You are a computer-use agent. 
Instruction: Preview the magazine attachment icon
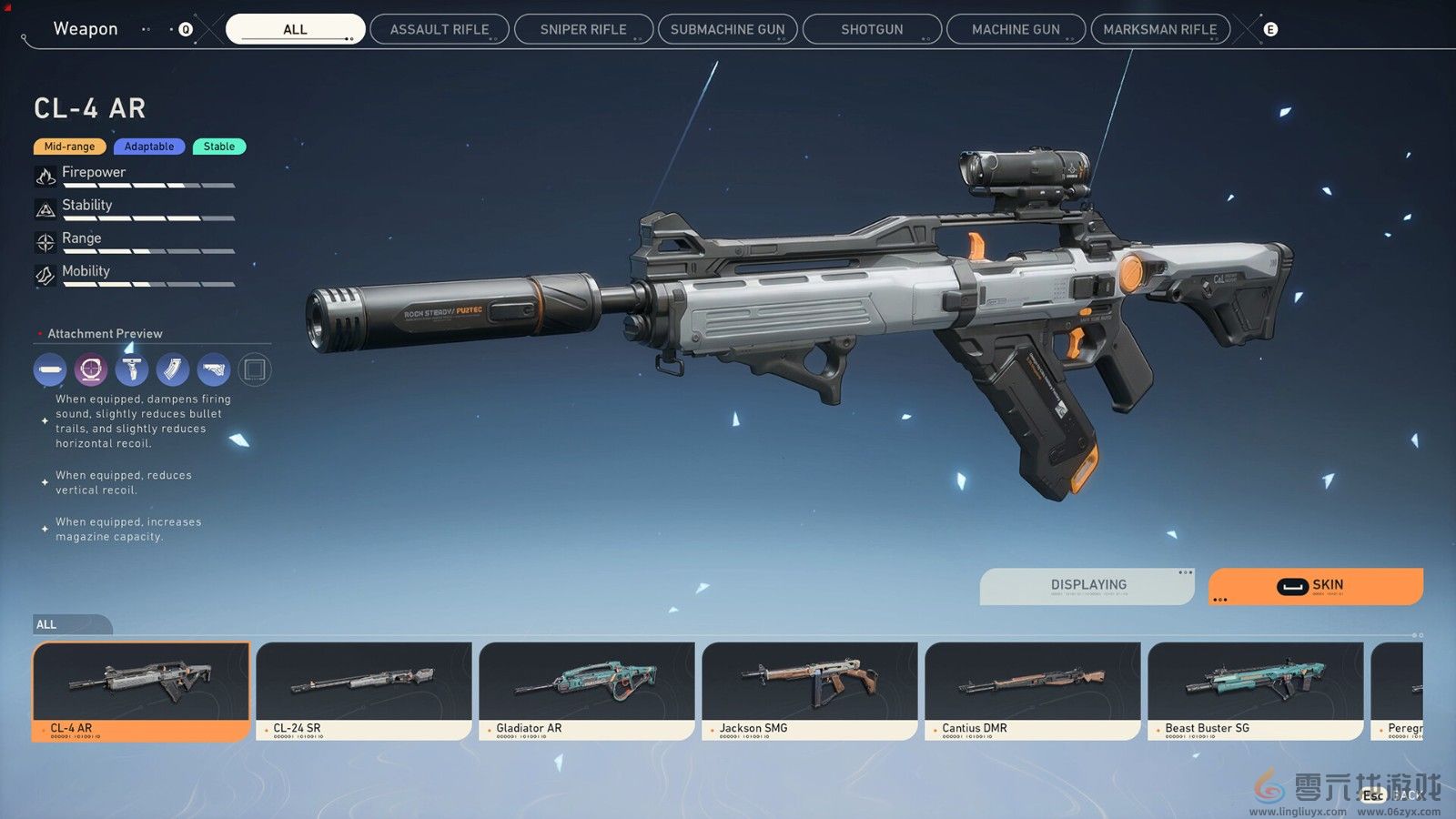click(173, 369)
